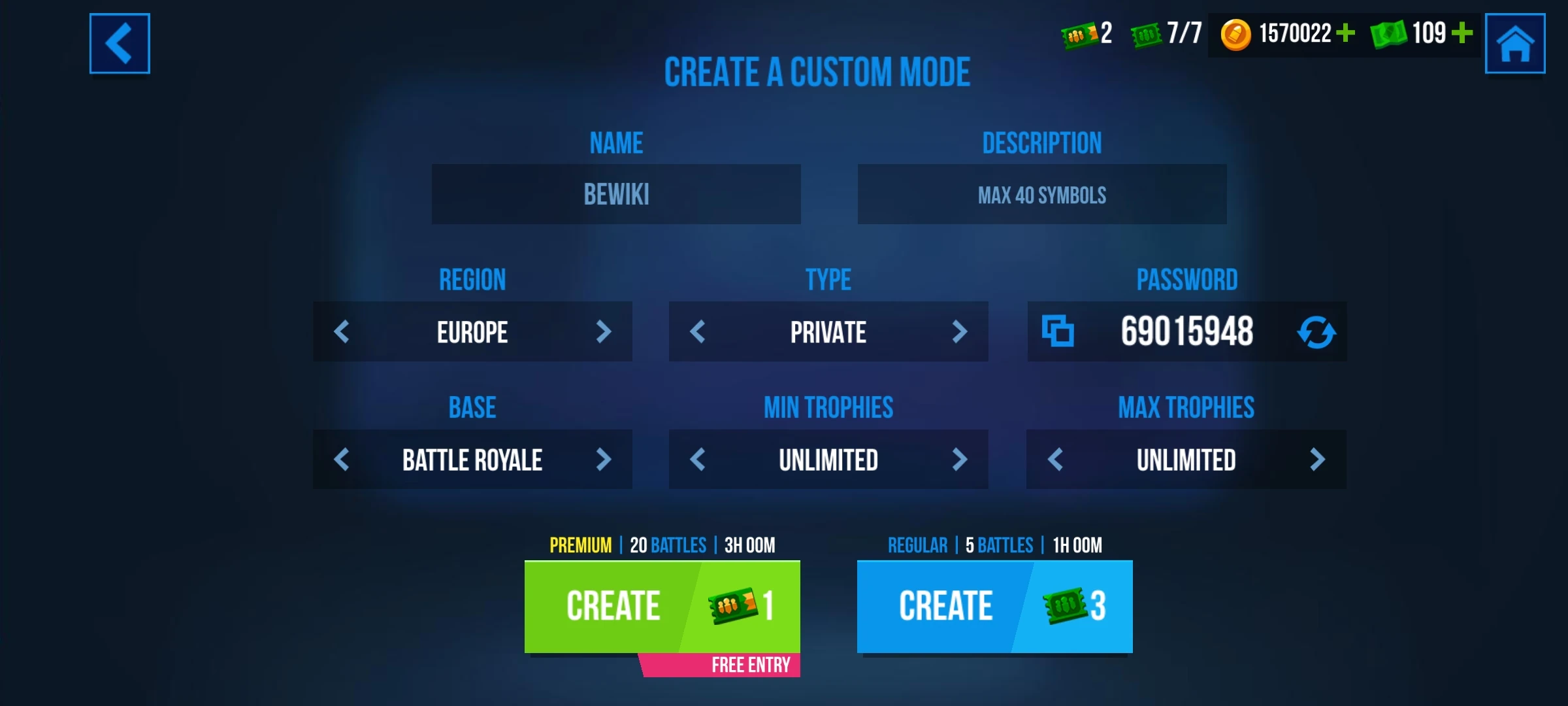The image size is (1568, 706).
Task: Switch region with the right arrow
Action: [x=603, y=332]
